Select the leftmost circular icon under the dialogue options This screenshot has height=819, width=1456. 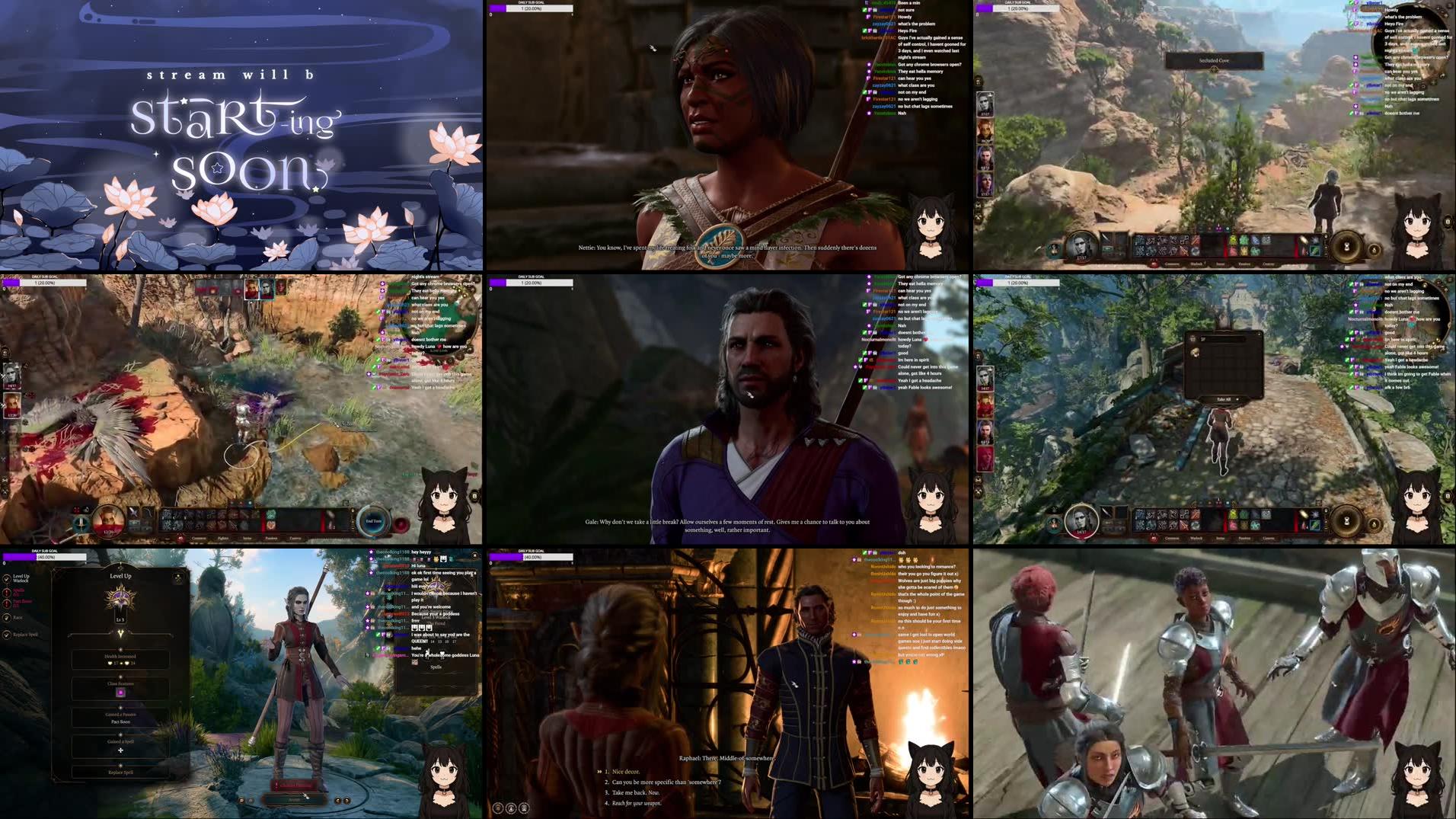coord(498,809)
